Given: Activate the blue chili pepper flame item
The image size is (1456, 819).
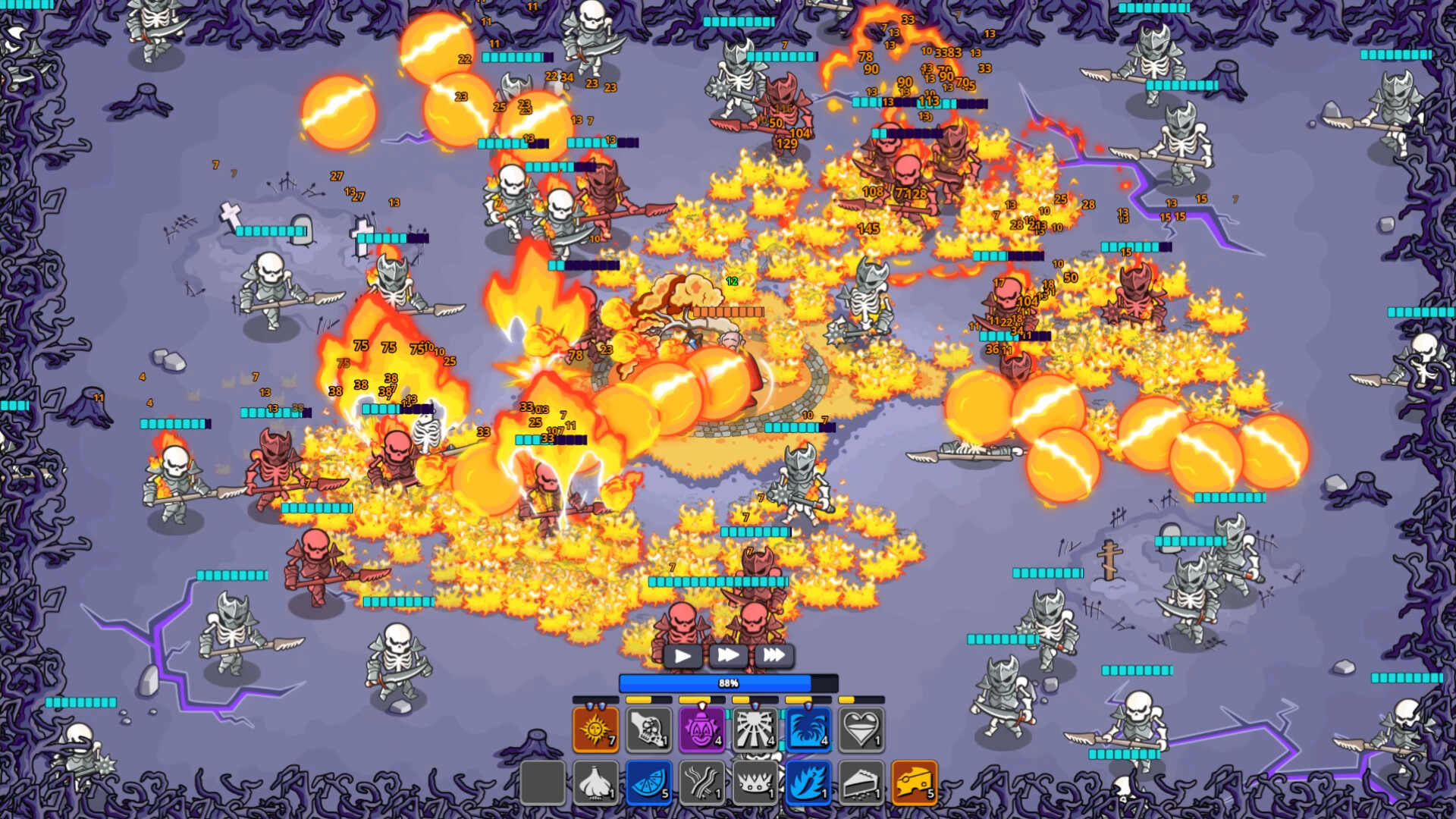Looking at the screenshot, I should tap(808, 785).
